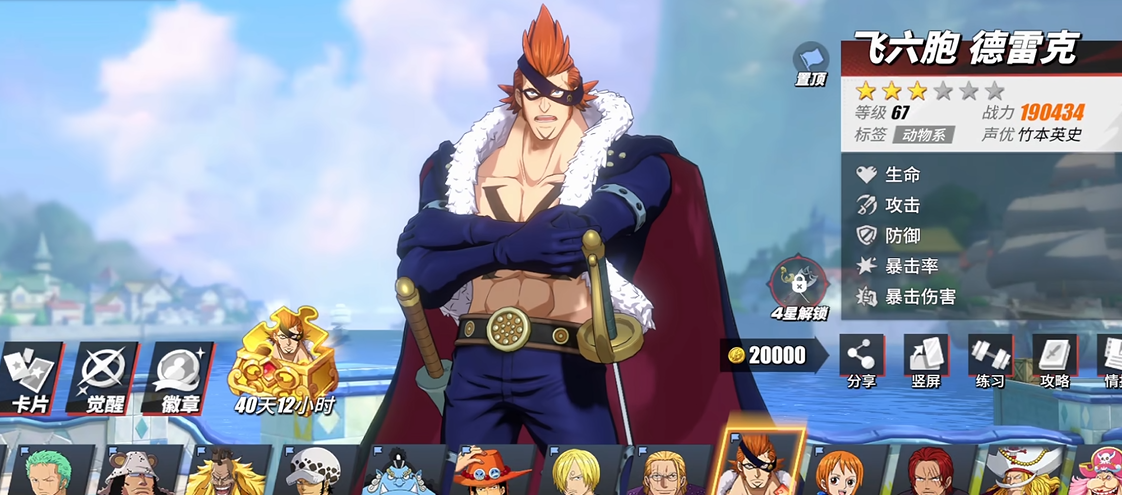The width and height of the screenshot is (1122, 495).
Task: Share the character via 分享 button
Action: point(860,361)
